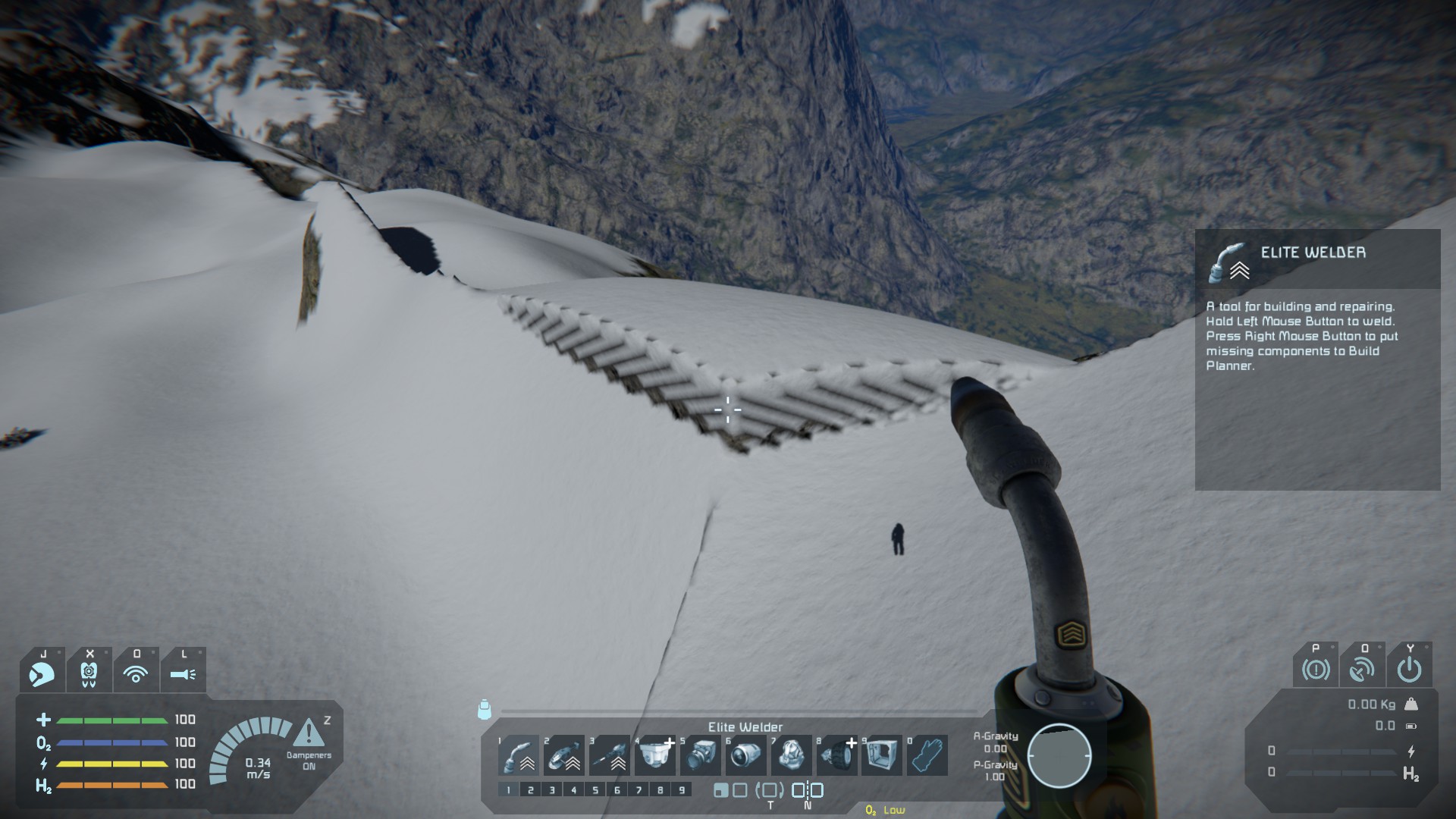
Task: Toggle the jetpack icon
Action: click(89, 672)
